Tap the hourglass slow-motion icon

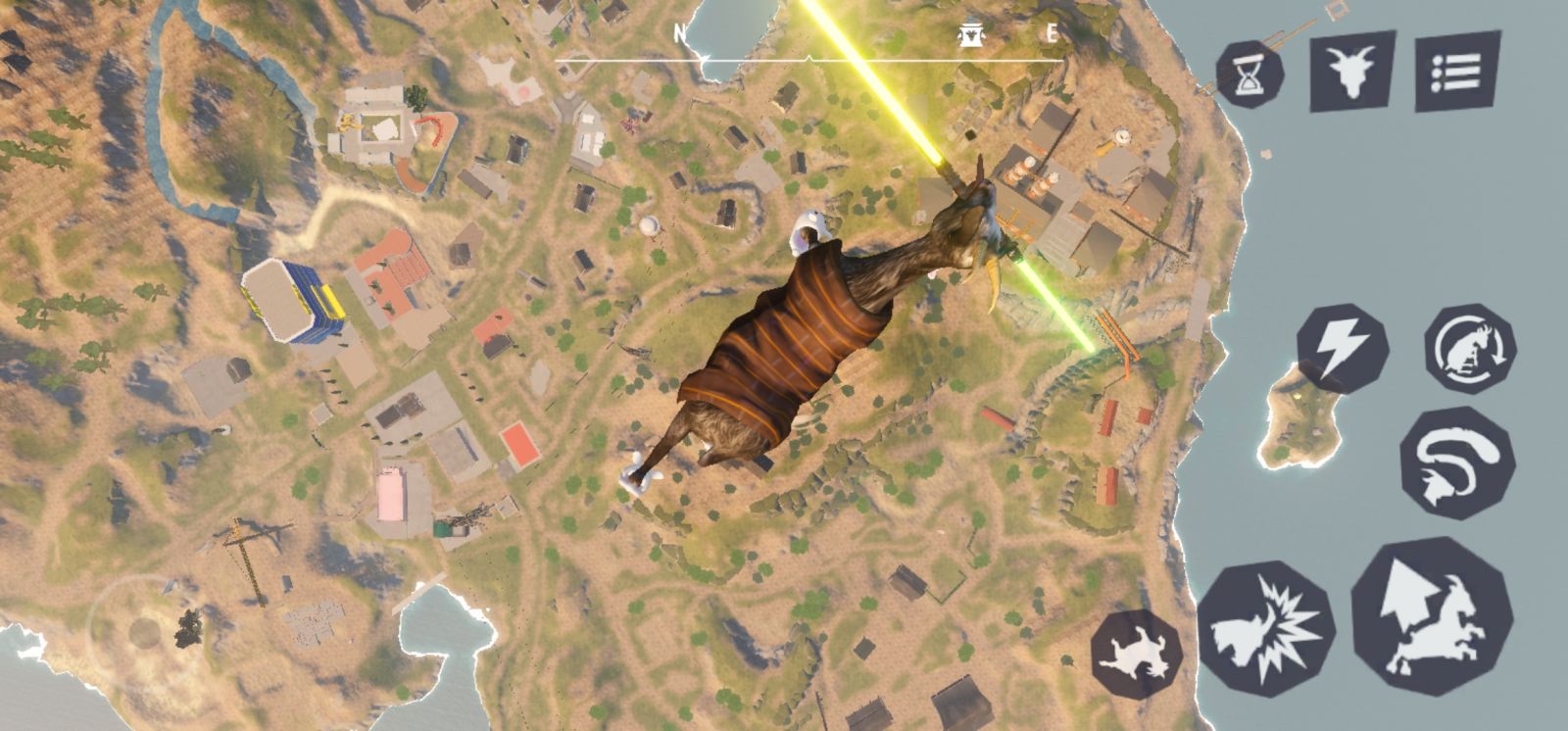(x=1249, y=74)
